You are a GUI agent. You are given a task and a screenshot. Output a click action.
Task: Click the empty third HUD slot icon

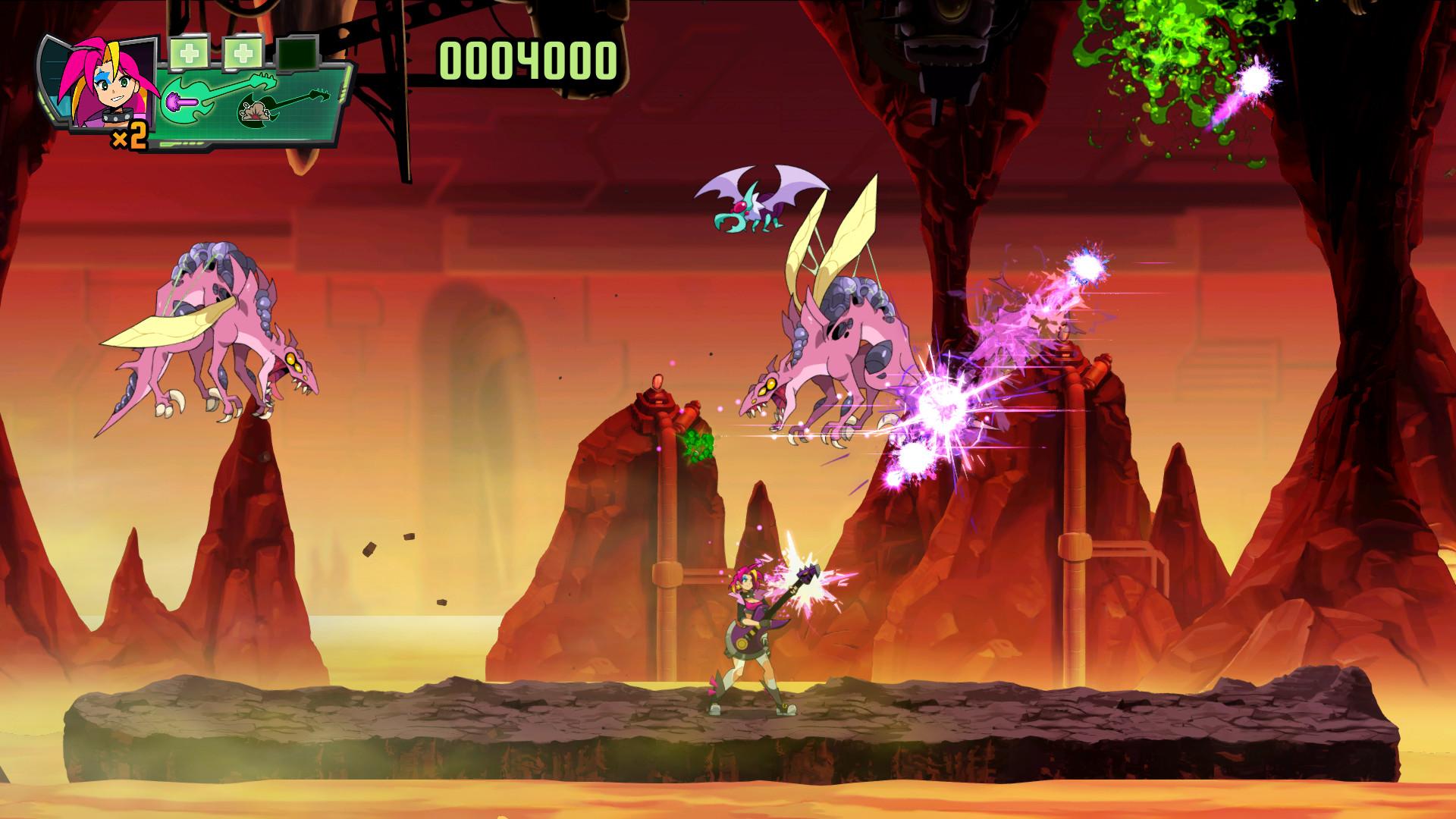(297, 55)
